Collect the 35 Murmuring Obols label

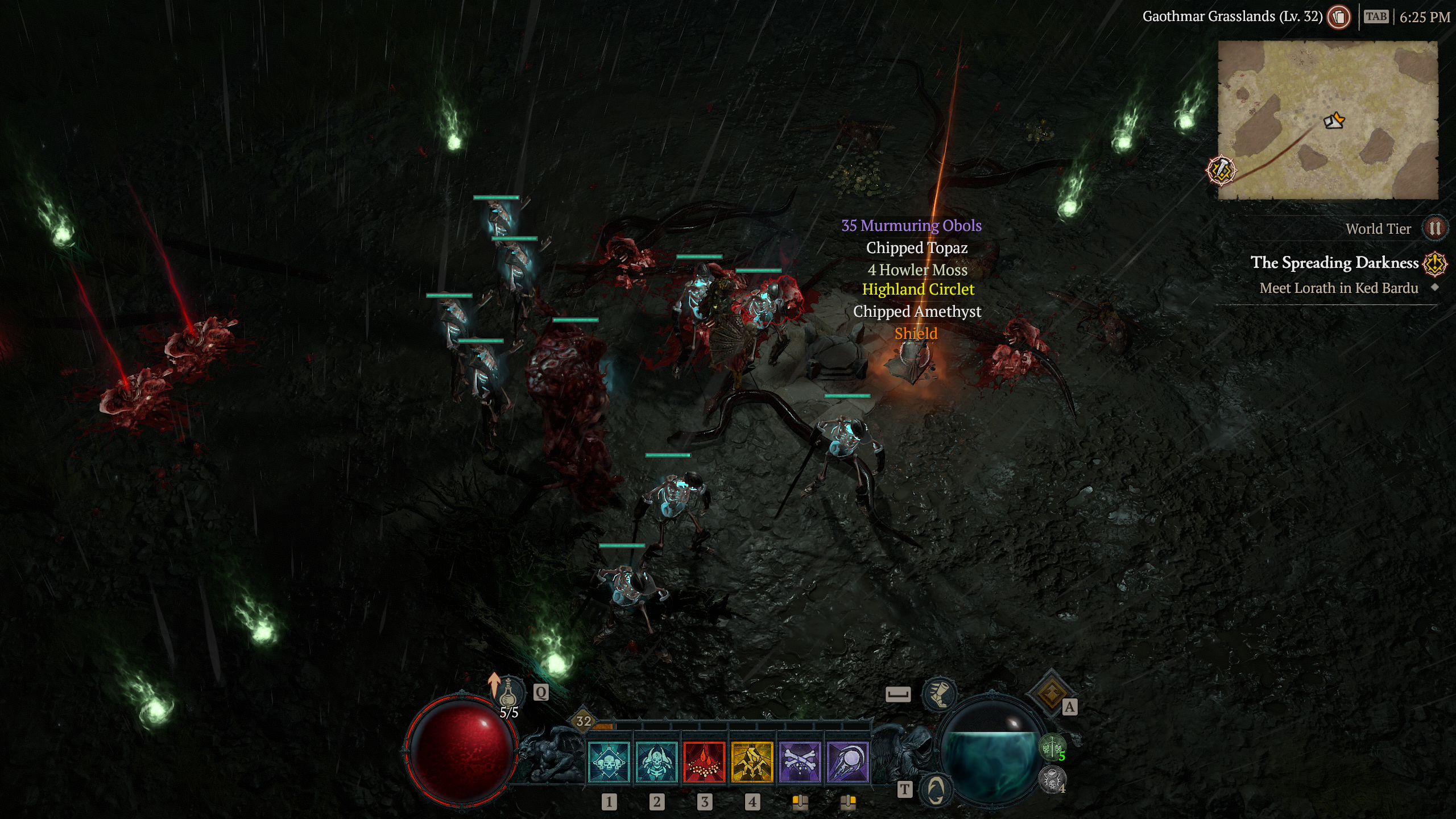coord(911,226)
